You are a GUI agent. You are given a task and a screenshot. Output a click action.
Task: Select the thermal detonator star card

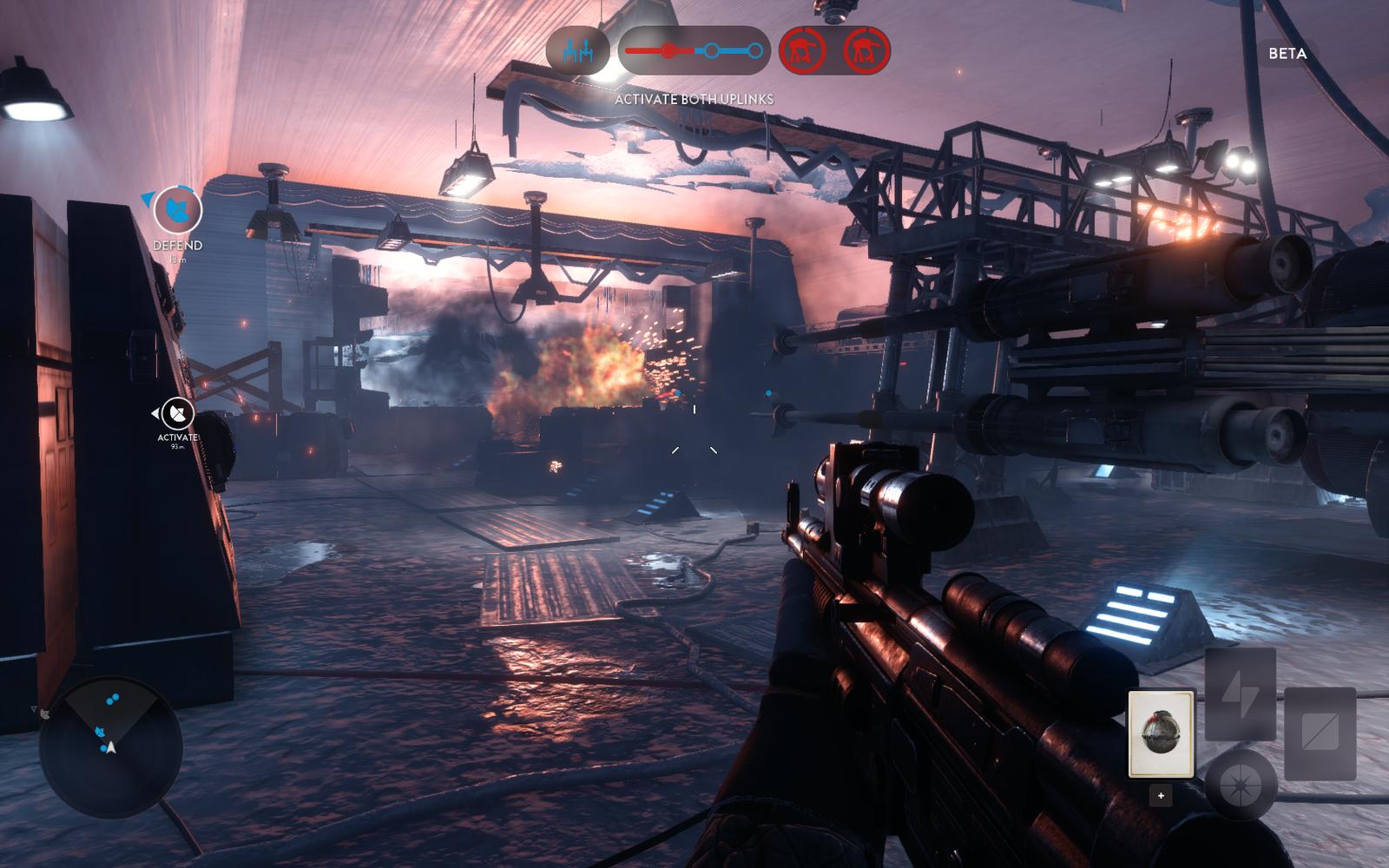click(x=1161, y=733)
